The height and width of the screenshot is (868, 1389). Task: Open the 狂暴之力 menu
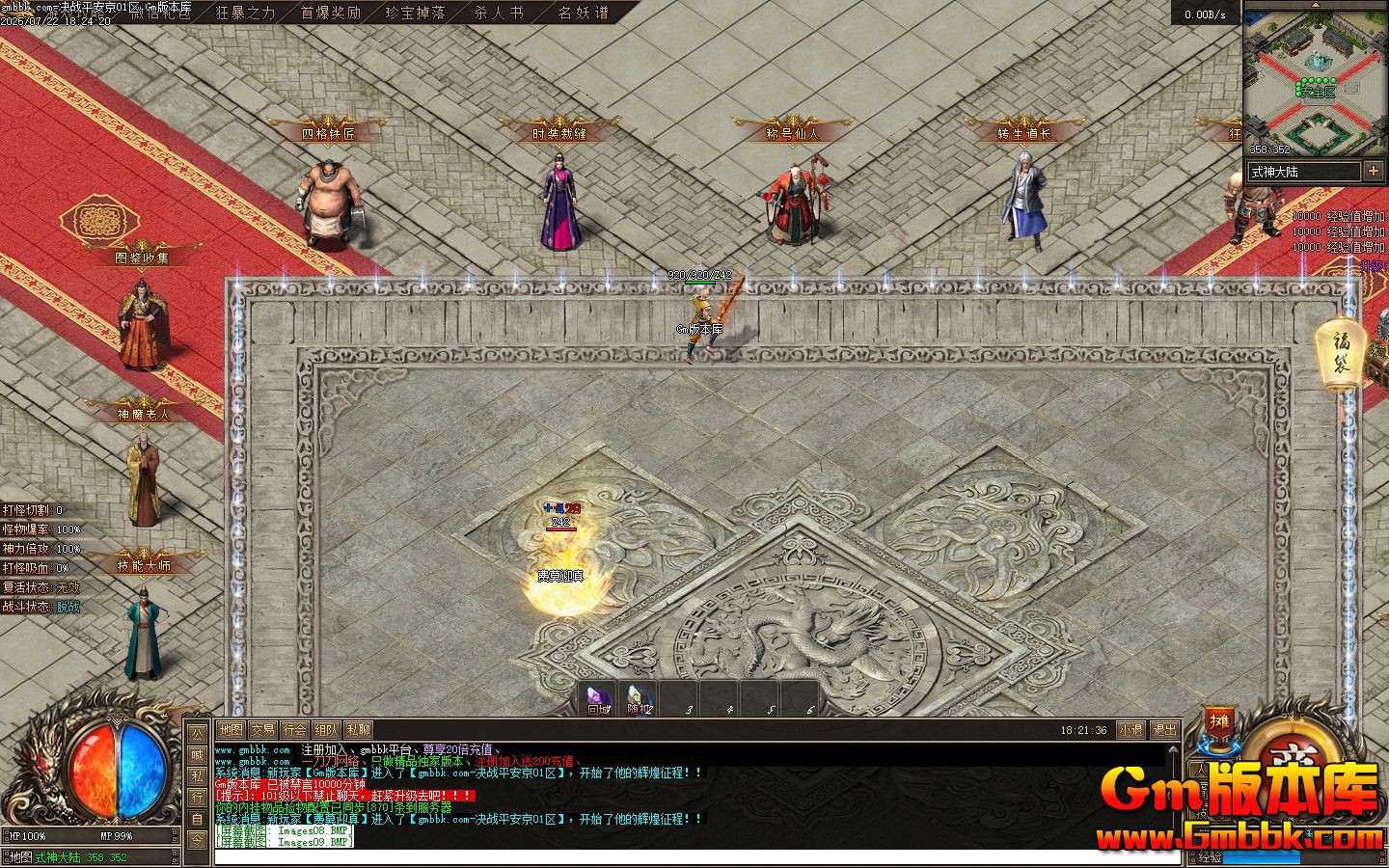coord(245,13)
